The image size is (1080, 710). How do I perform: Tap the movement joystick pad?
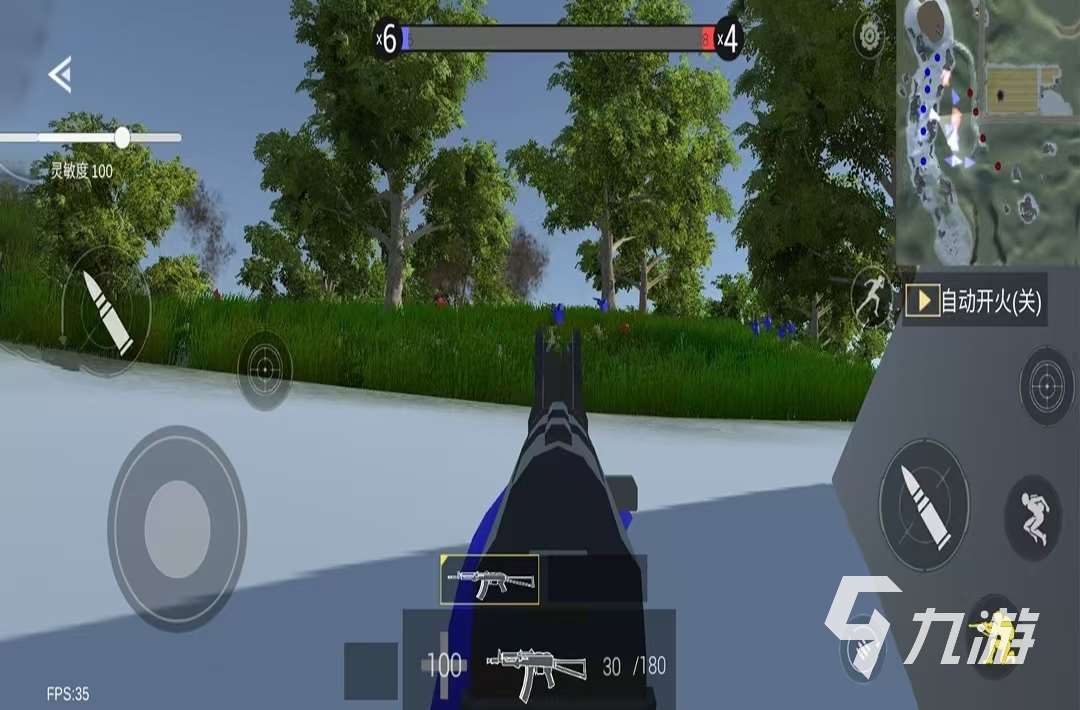[177, 528]
